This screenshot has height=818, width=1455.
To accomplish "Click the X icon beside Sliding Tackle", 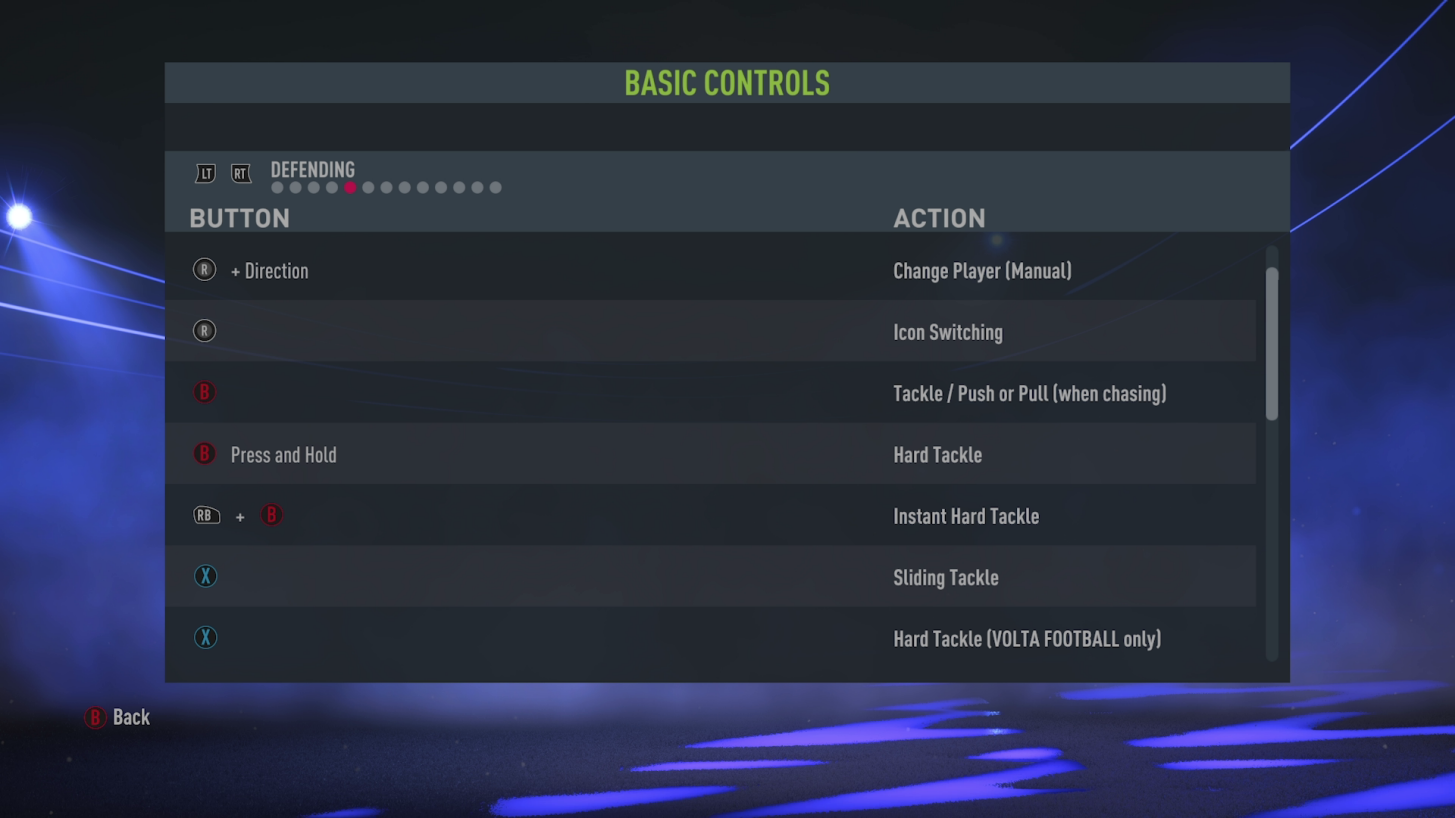I will pos(205,576).
